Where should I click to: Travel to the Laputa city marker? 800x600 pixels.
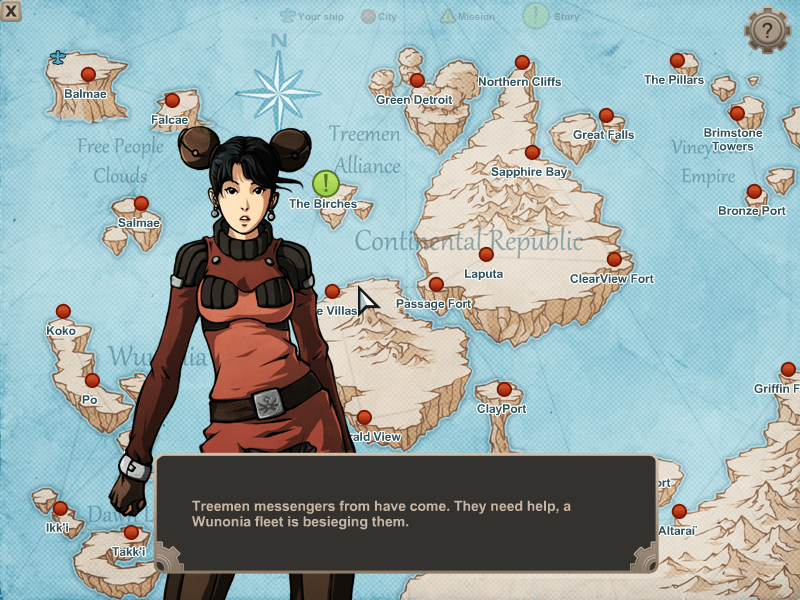point(486,254)
